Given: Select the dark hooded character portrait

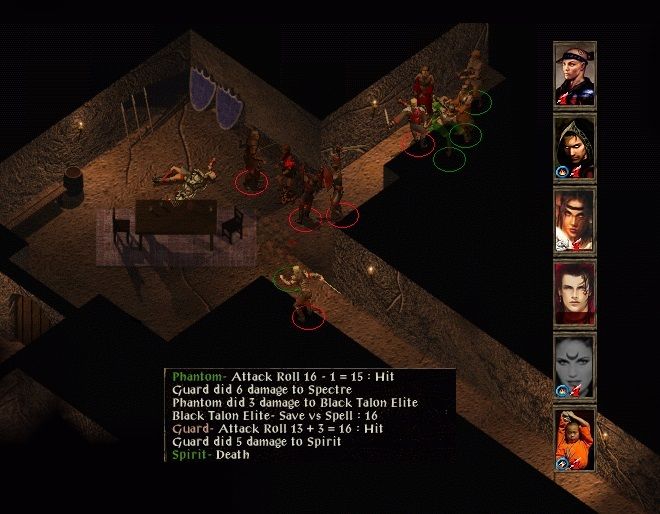Looking at the screenshot, I should tap(575, 148).
